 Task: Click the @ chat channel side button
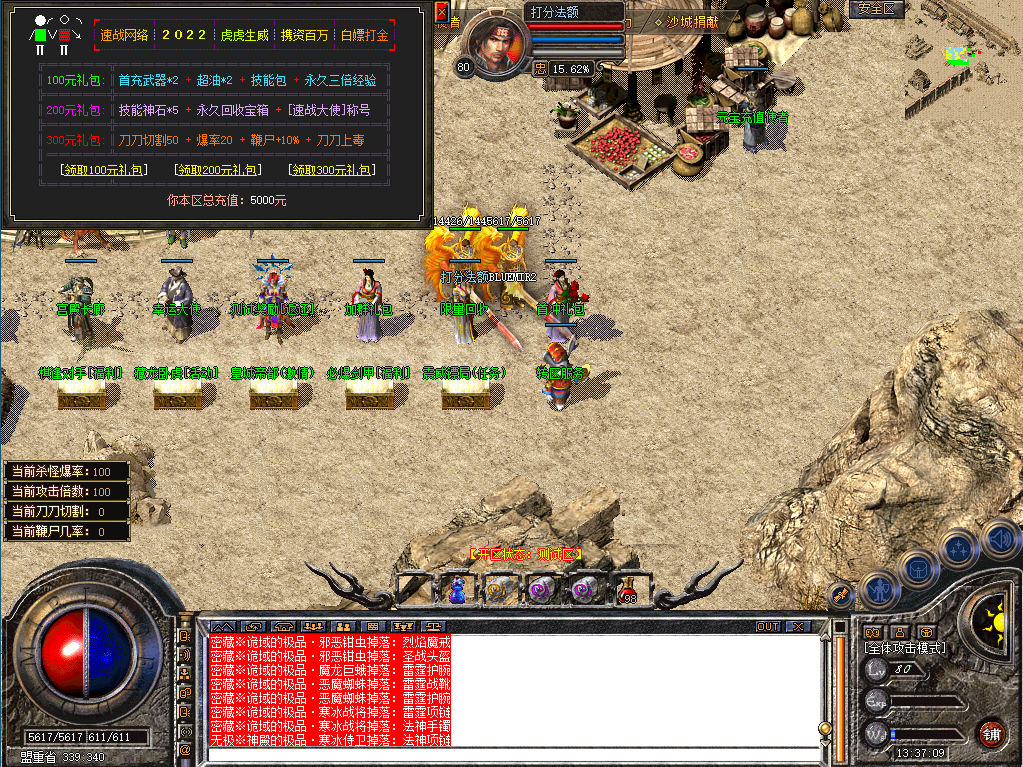click(185, 749)
